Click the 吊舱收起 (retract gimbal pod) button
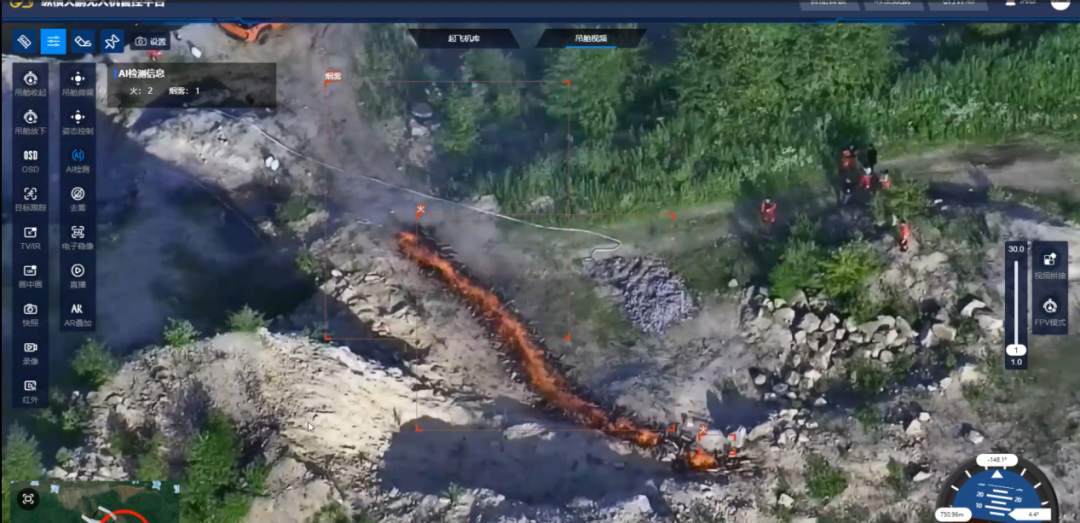Viewport: 1080px width, 523px height. (30, 82)
